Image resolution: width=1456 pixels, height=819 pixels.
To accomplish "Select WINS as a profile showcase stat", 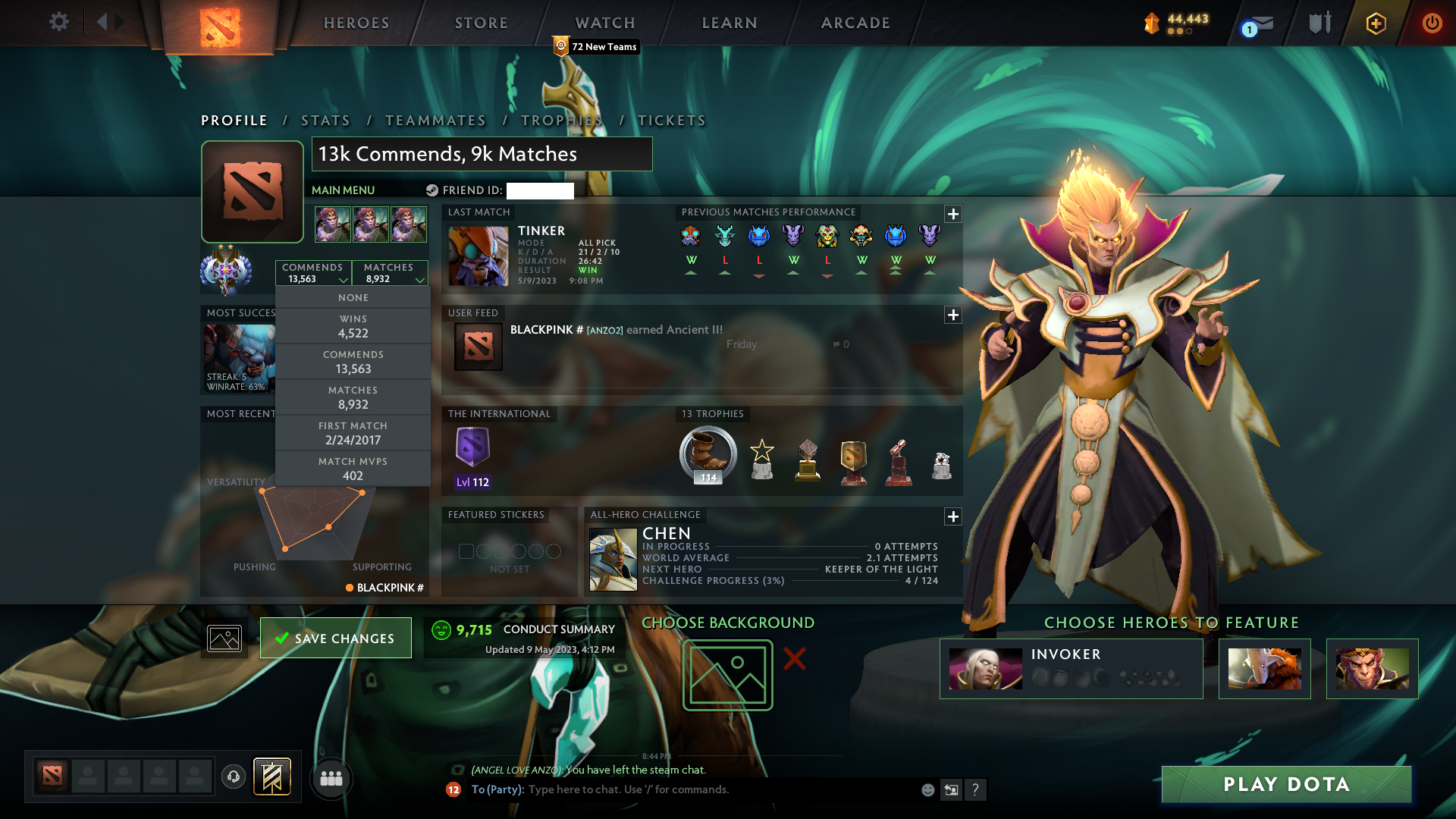I will click(x=353, y=325).
